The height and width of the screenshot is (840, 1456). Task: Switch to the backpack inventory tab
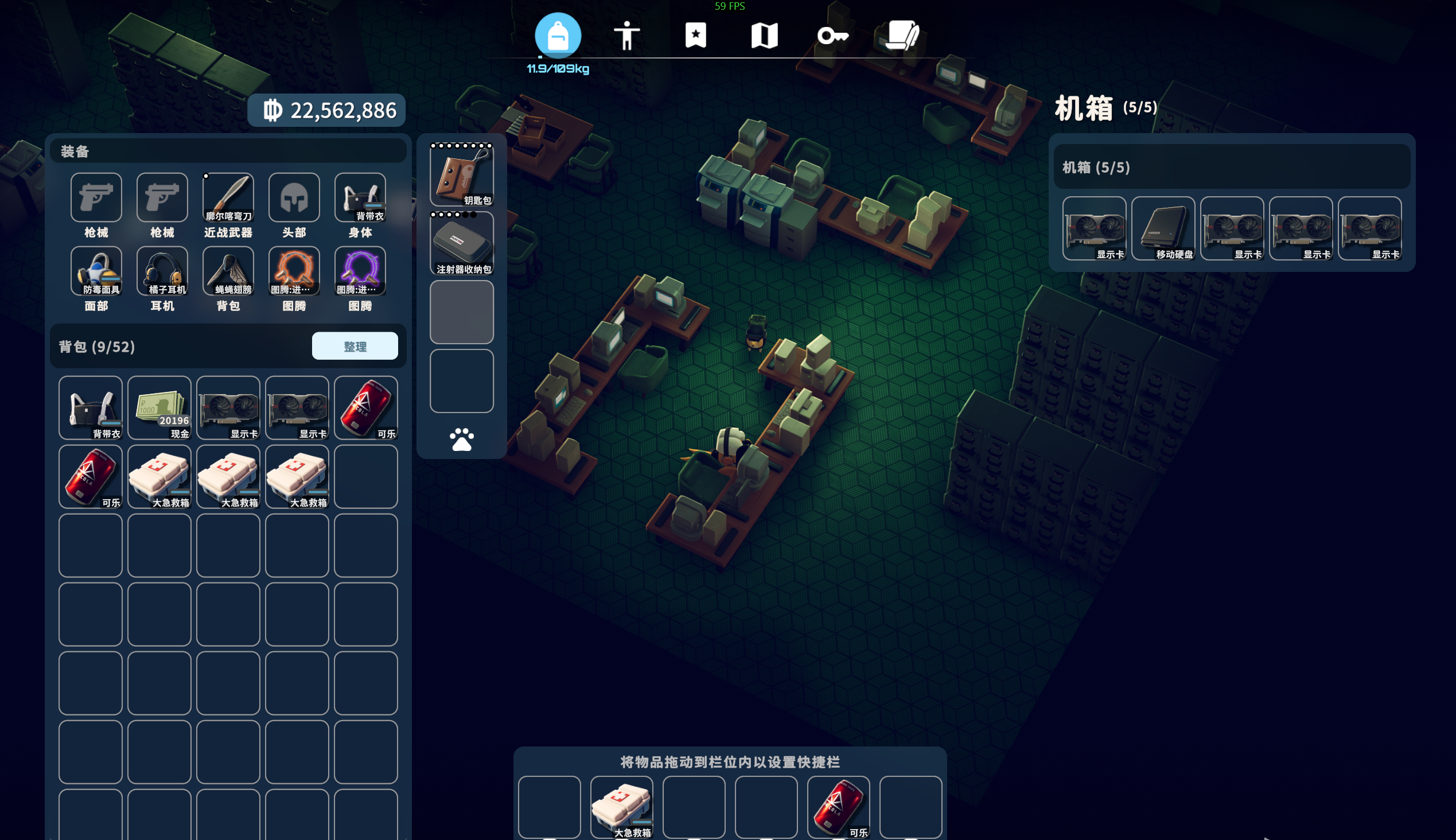557,36
